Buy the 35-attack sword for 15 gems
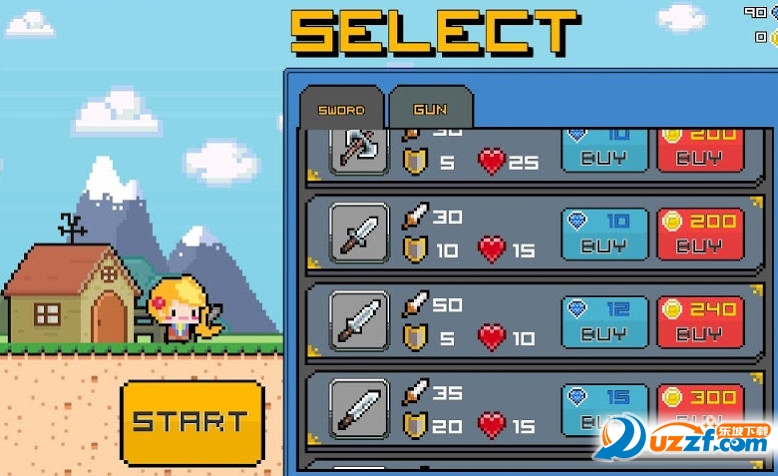The height and width of the screenshot is (476, 778). [x=604, y=410]
